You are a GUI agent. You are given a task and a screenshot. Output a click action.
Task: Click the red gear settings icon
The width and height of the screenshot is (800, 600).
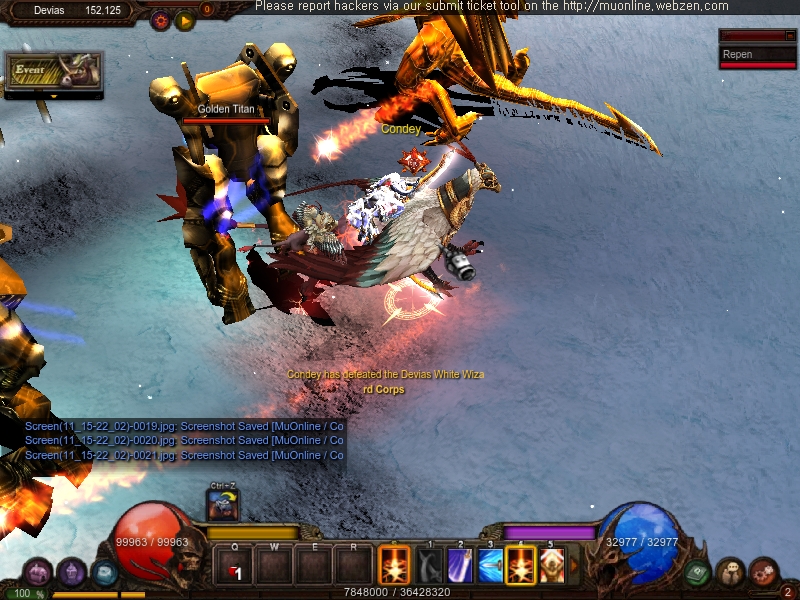point(160,19)
